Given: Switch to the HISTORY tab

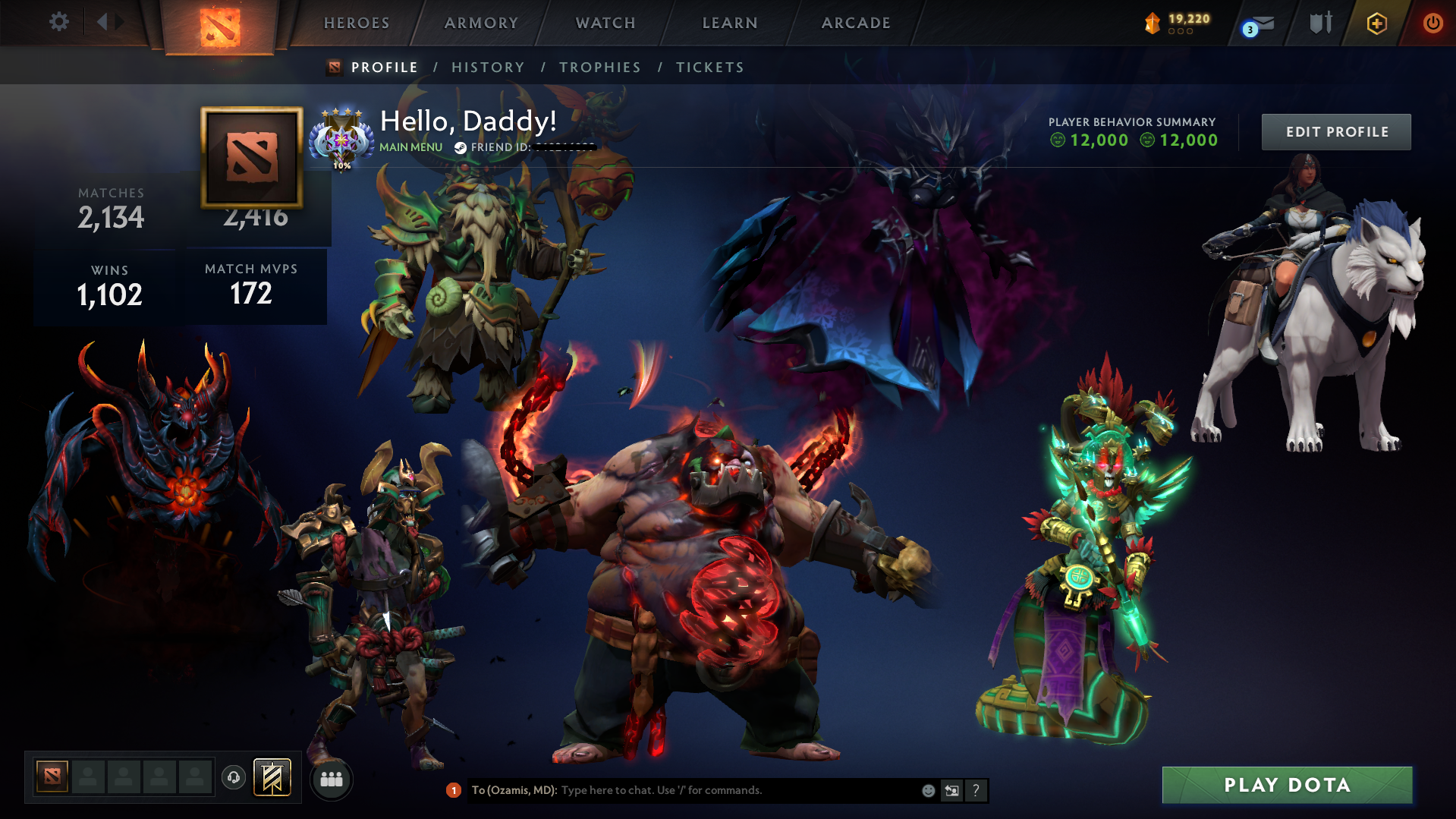Looking at the screenshot, I should pyautogui.click(x=487, y=67).
